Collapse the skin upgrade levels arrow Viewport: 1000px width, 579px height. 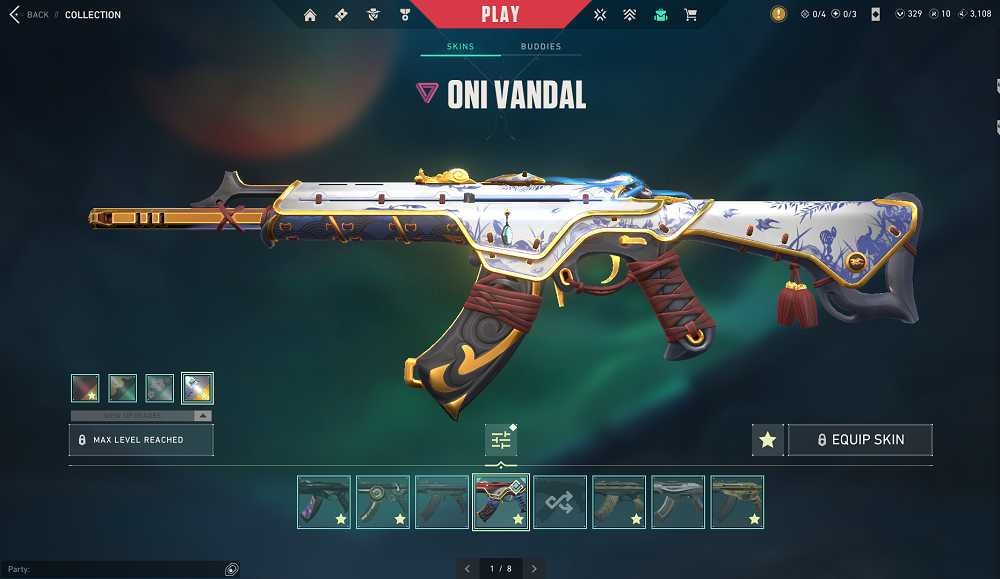point(203,415)
